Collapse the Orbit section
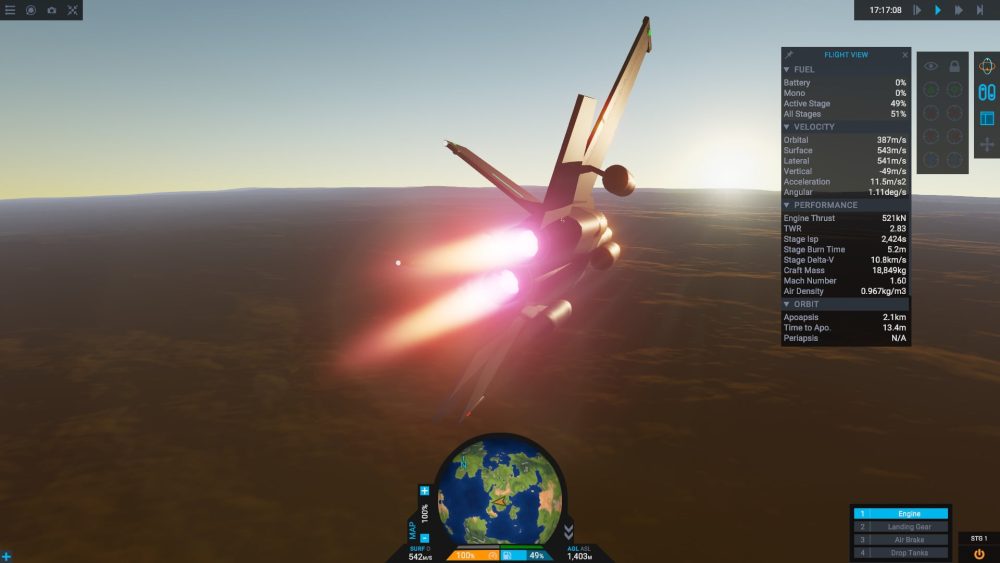Viewport: 1000px width, 563px height. (787, 304)
